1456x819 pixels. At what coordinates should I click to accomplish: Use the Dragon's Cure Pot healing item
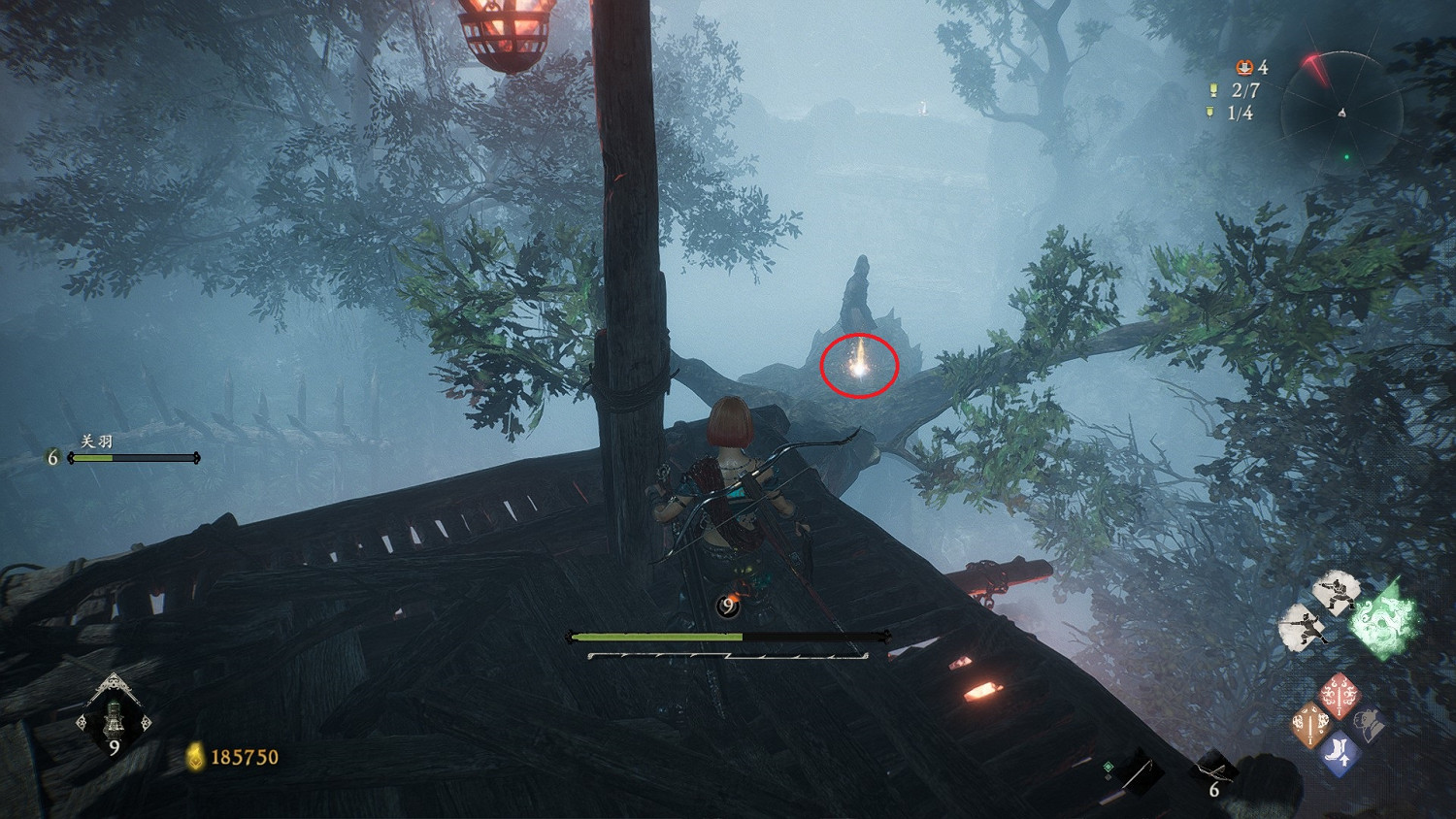coord(114,720)
